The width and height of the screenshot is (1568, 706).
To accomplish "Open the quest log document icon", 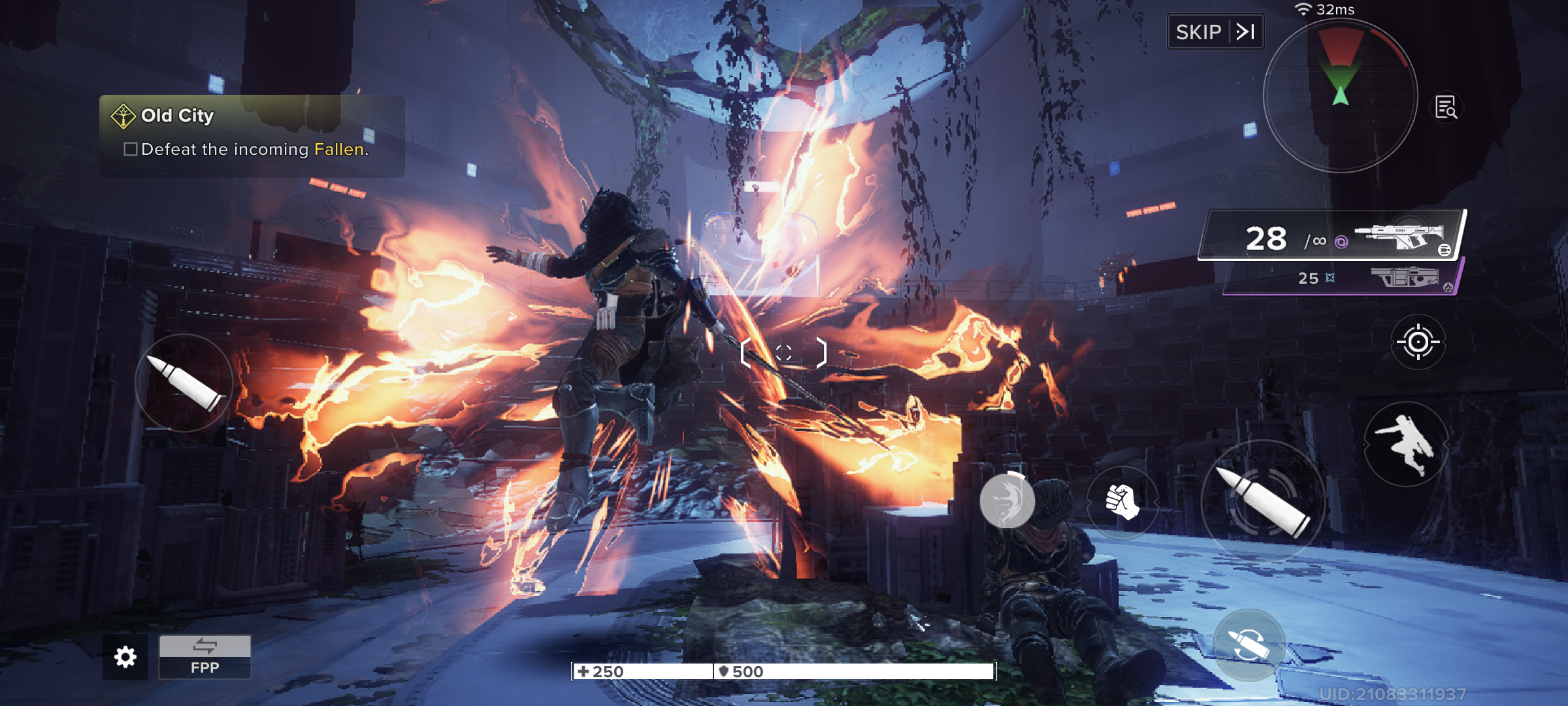I will [1446, 107].
